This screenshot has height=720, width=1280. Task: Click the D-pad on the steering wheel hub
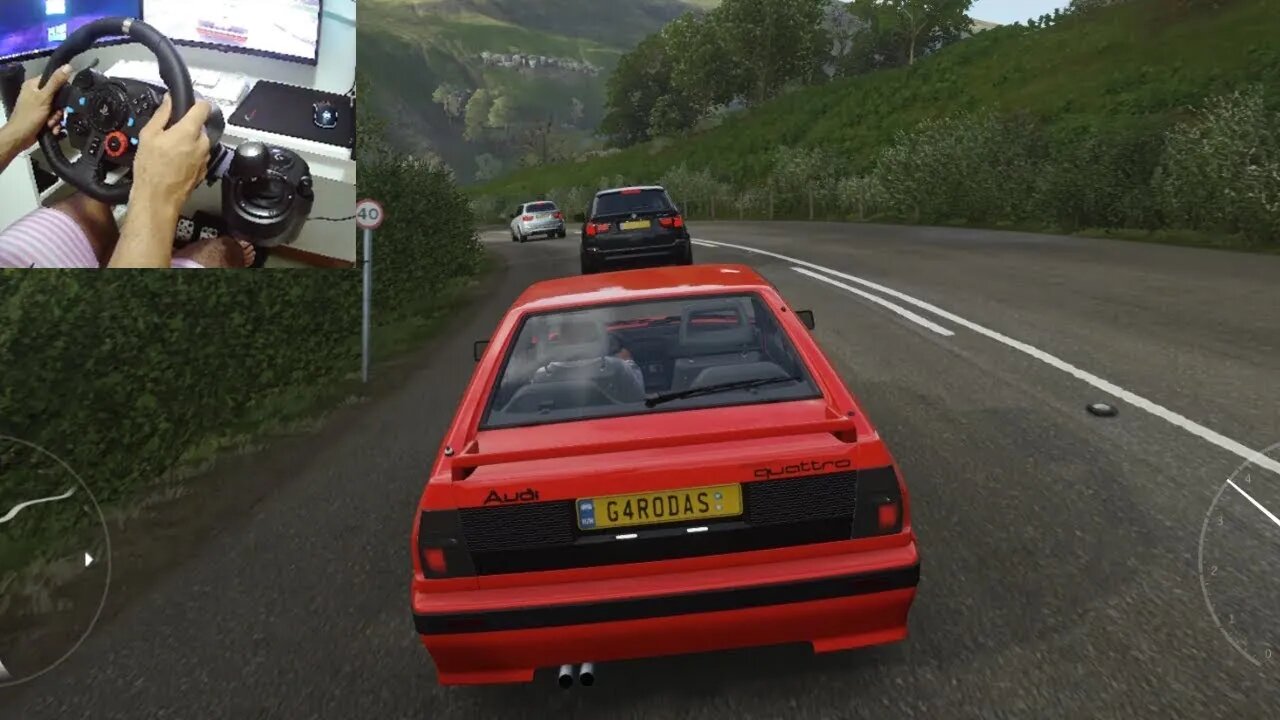pyautogui.click(x=80, y=126)
